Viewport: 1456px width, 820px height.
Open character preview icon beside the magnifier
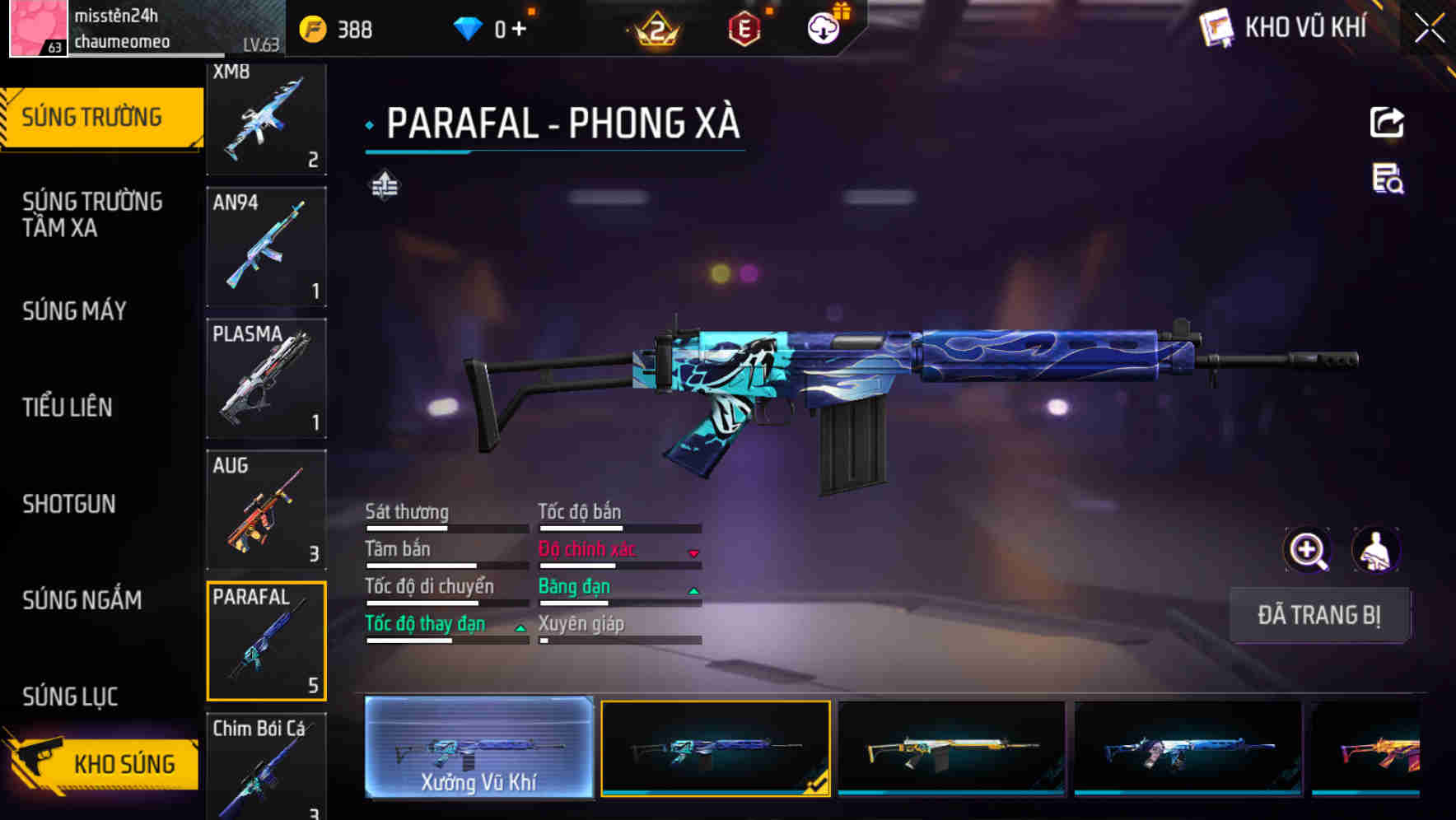pos(1377,550)
